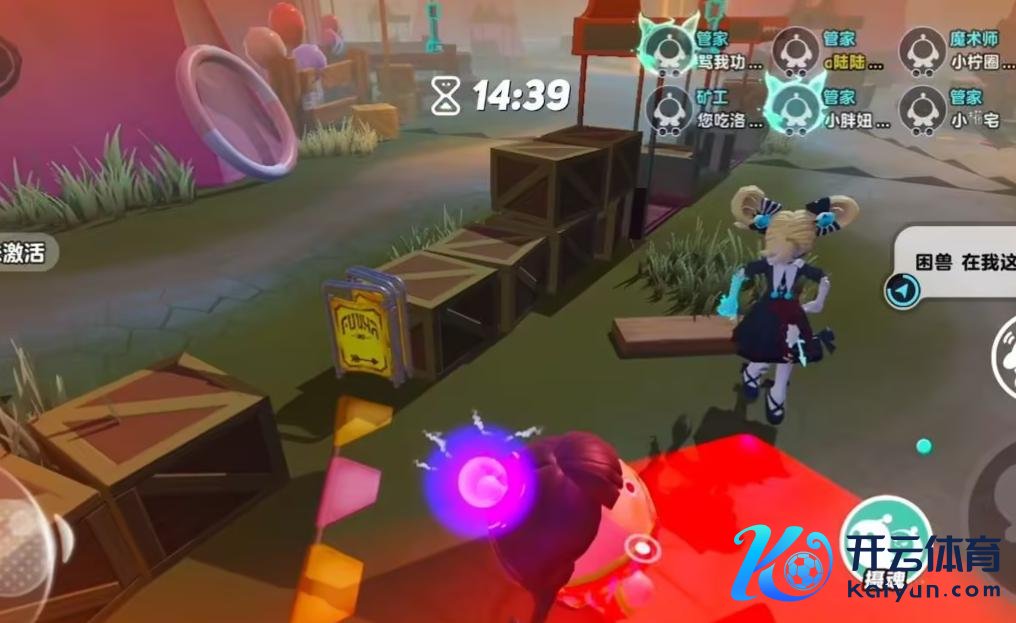Tap the blue location arrow beside the message
The image size is (1016, 623).
901,290
